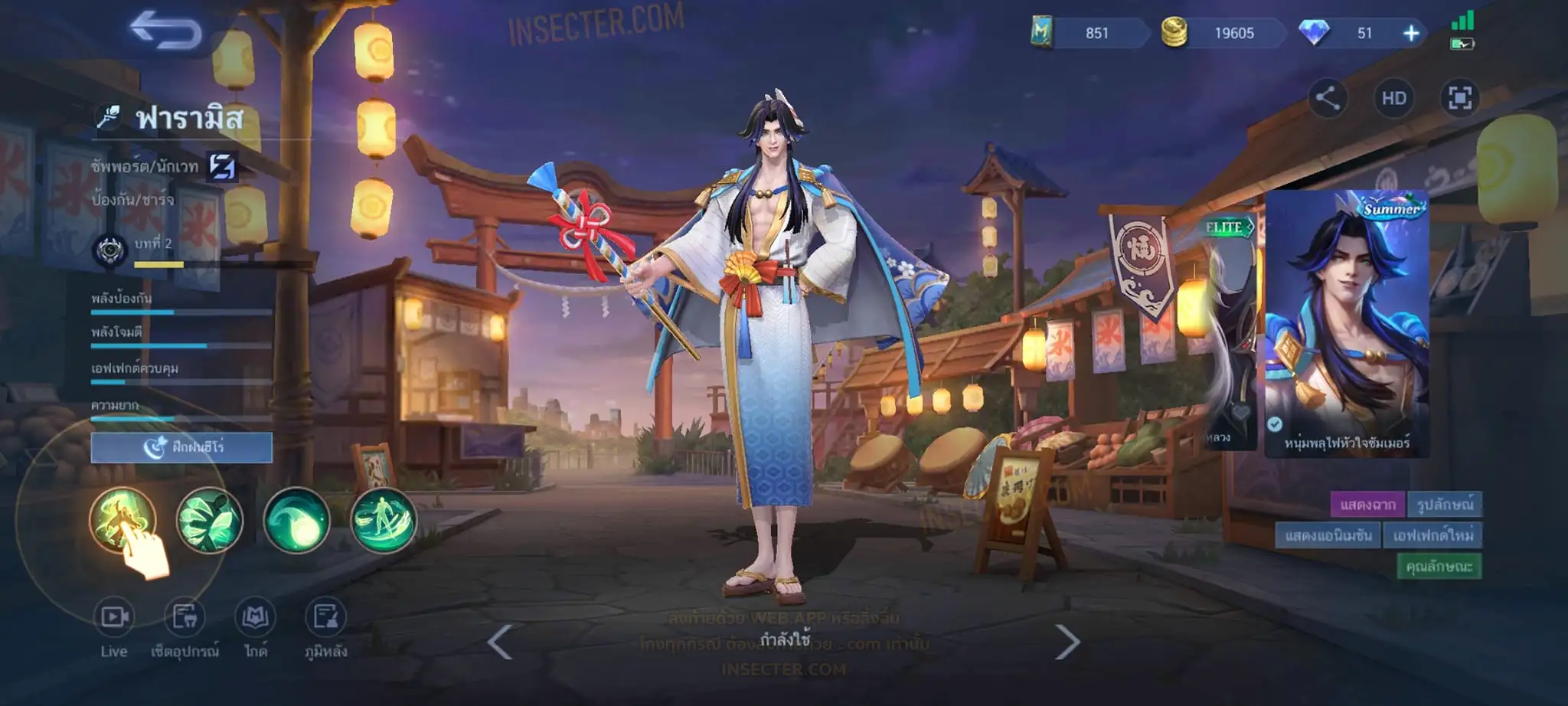Viewport: 1568px width, 706px height.
Task: Show the next skin with right arrow
Action: [x=1067, y=642]
